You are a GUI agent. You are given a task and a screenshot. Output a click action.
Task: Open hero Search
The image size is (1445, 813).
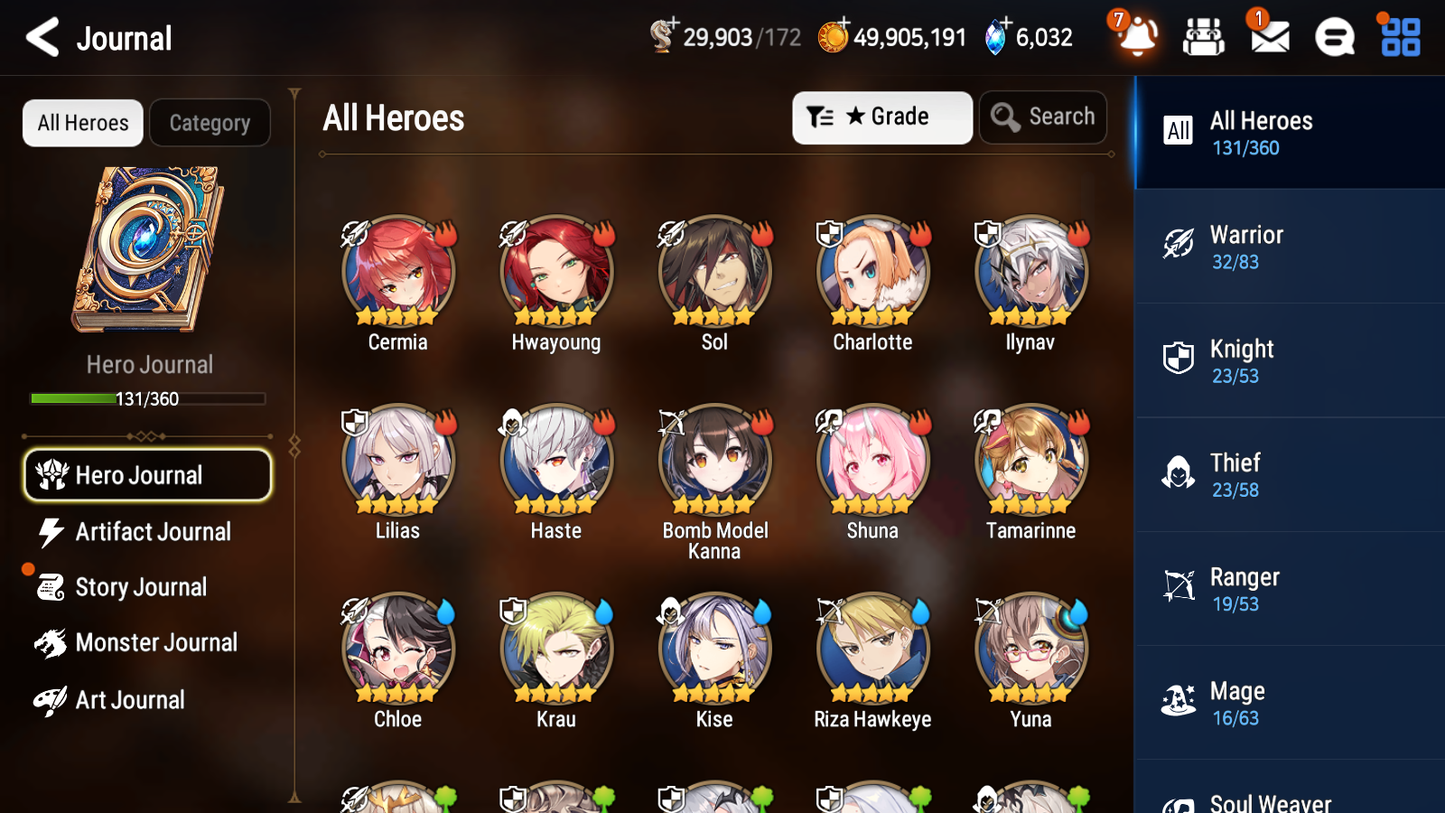(1043, 117)
